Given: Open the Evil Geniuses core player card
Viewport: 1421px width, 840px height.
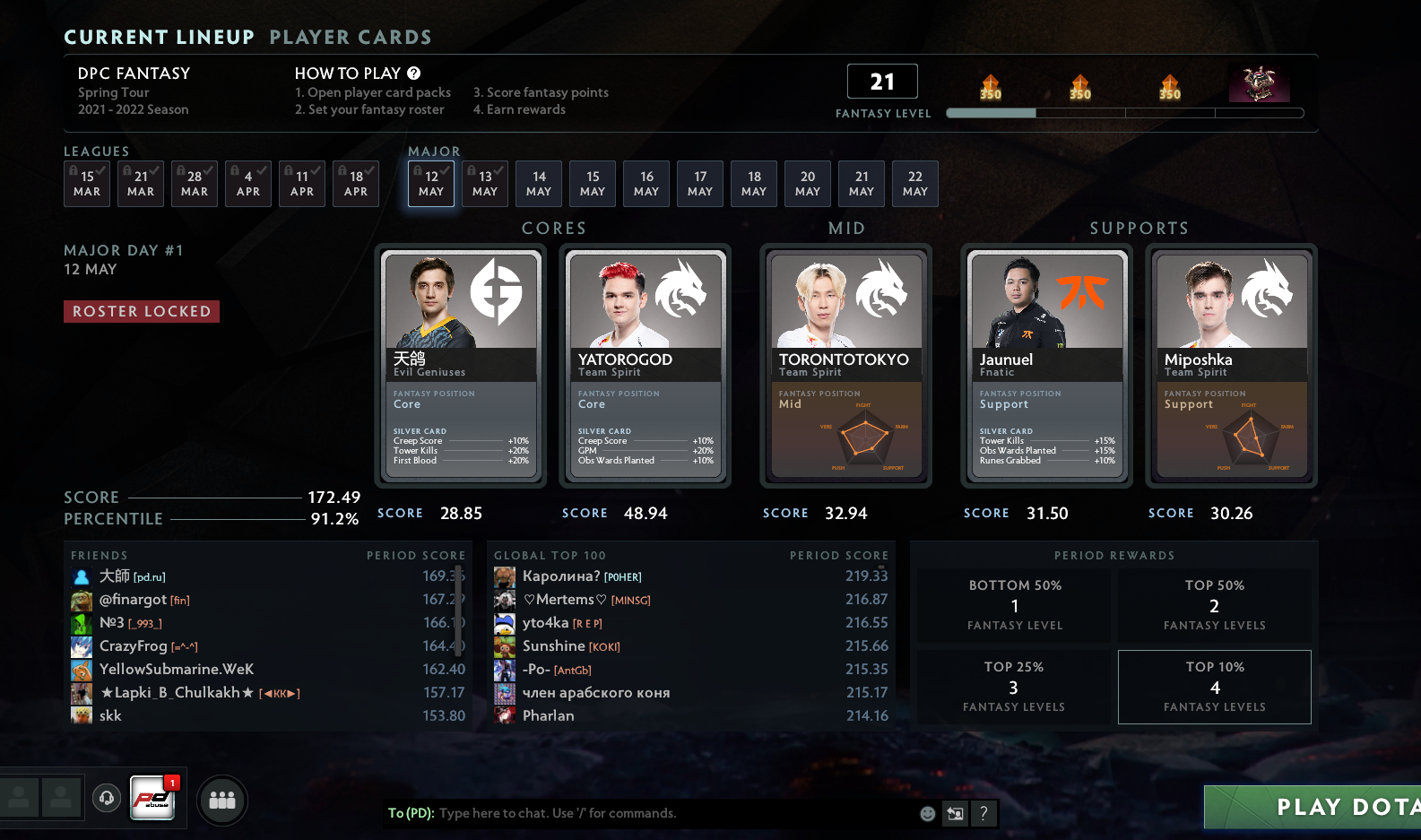Looking at the screenshot, I should pyautogui.click(x=461, y=366).
